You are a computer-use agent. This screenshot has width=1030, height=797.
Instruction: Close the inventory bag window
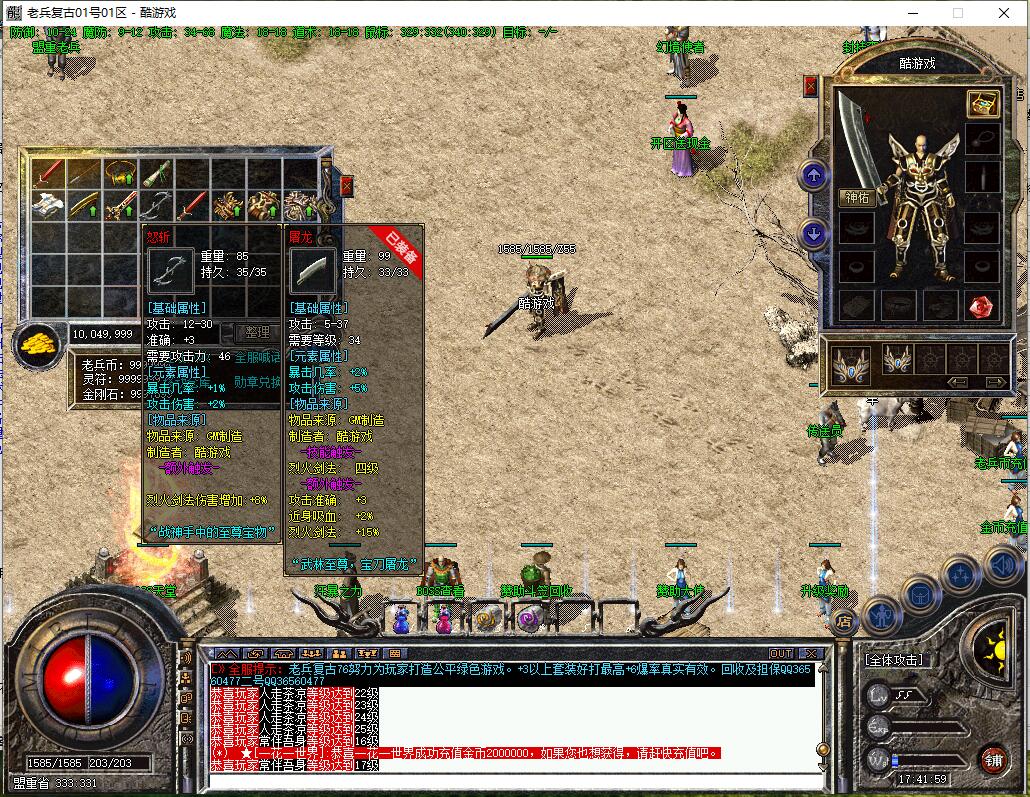(346, 186)
